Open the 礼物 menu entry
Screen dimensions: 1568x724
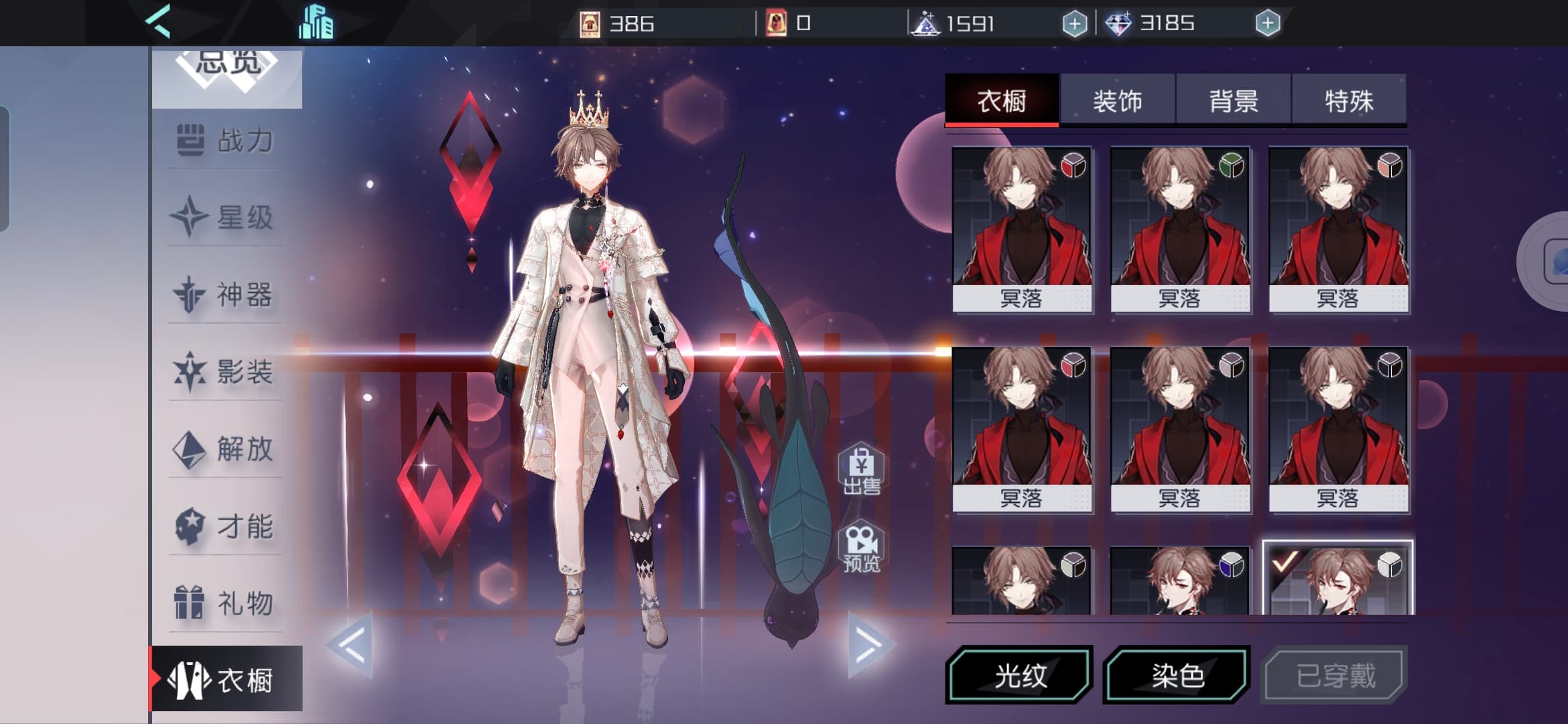coord(226,603)
